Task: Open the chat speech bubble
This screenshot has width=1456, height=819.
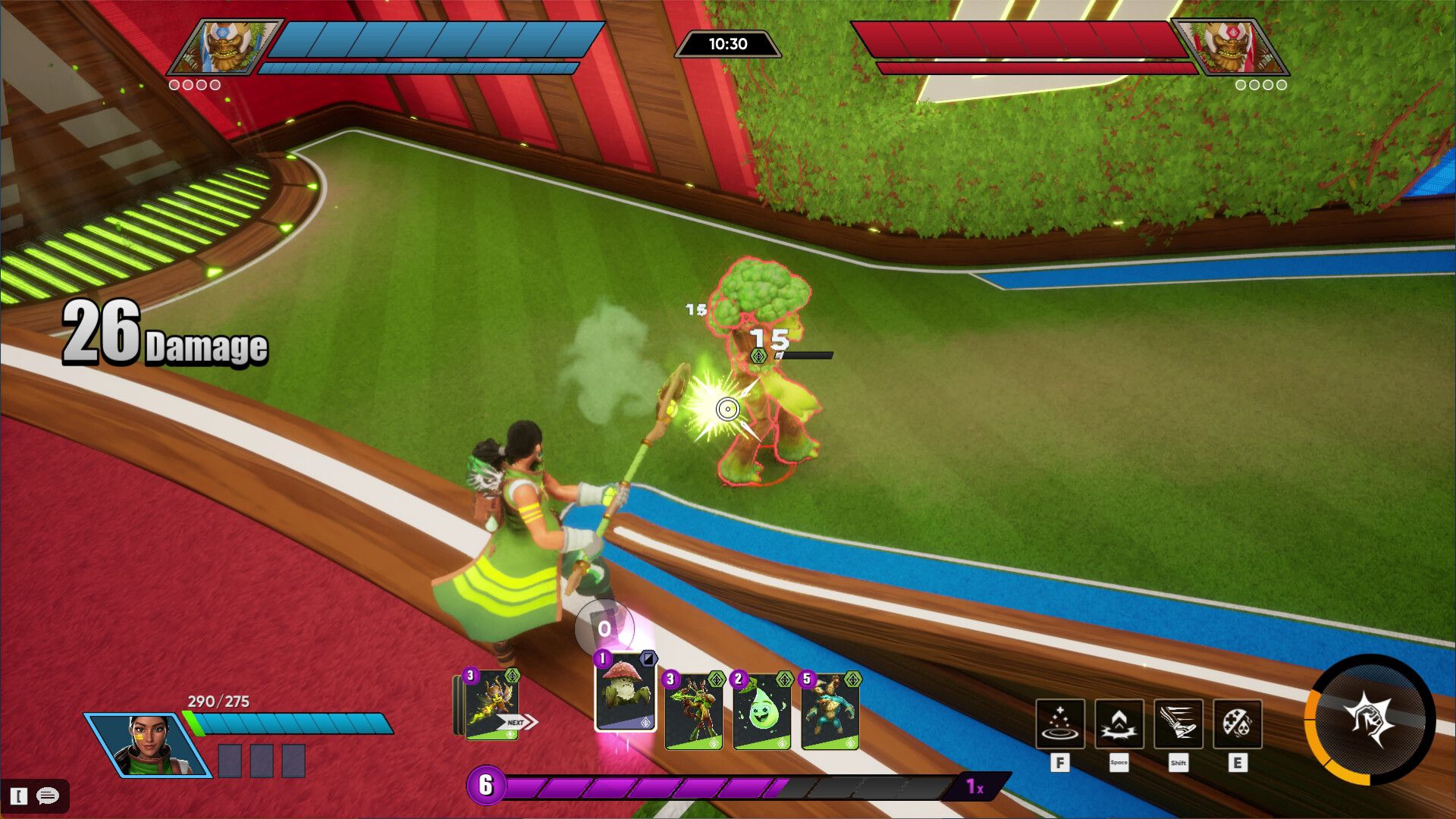Action: [47, 795]
